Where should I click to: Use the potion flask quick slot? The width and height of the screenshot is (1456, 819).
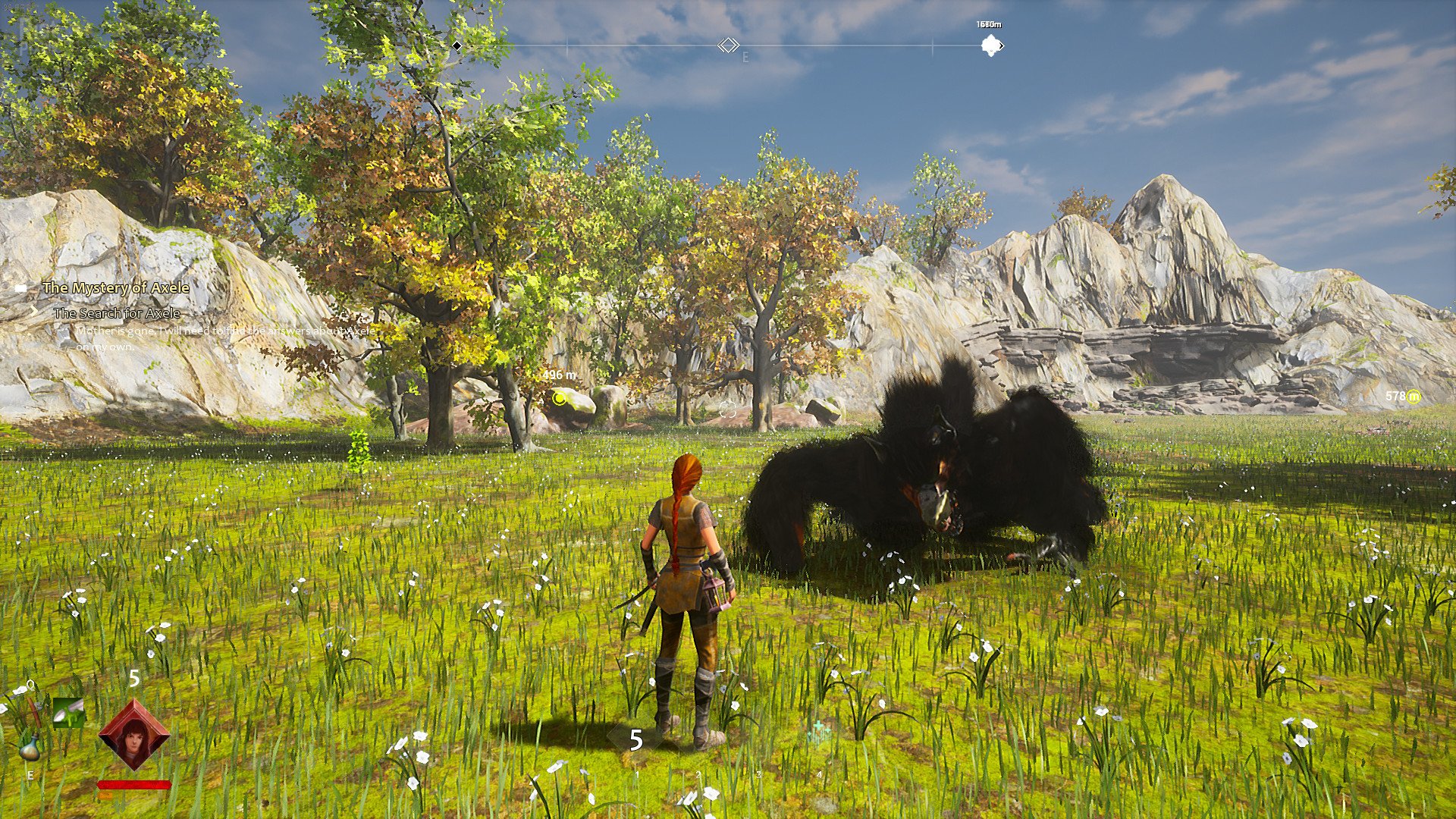point(30,746)
